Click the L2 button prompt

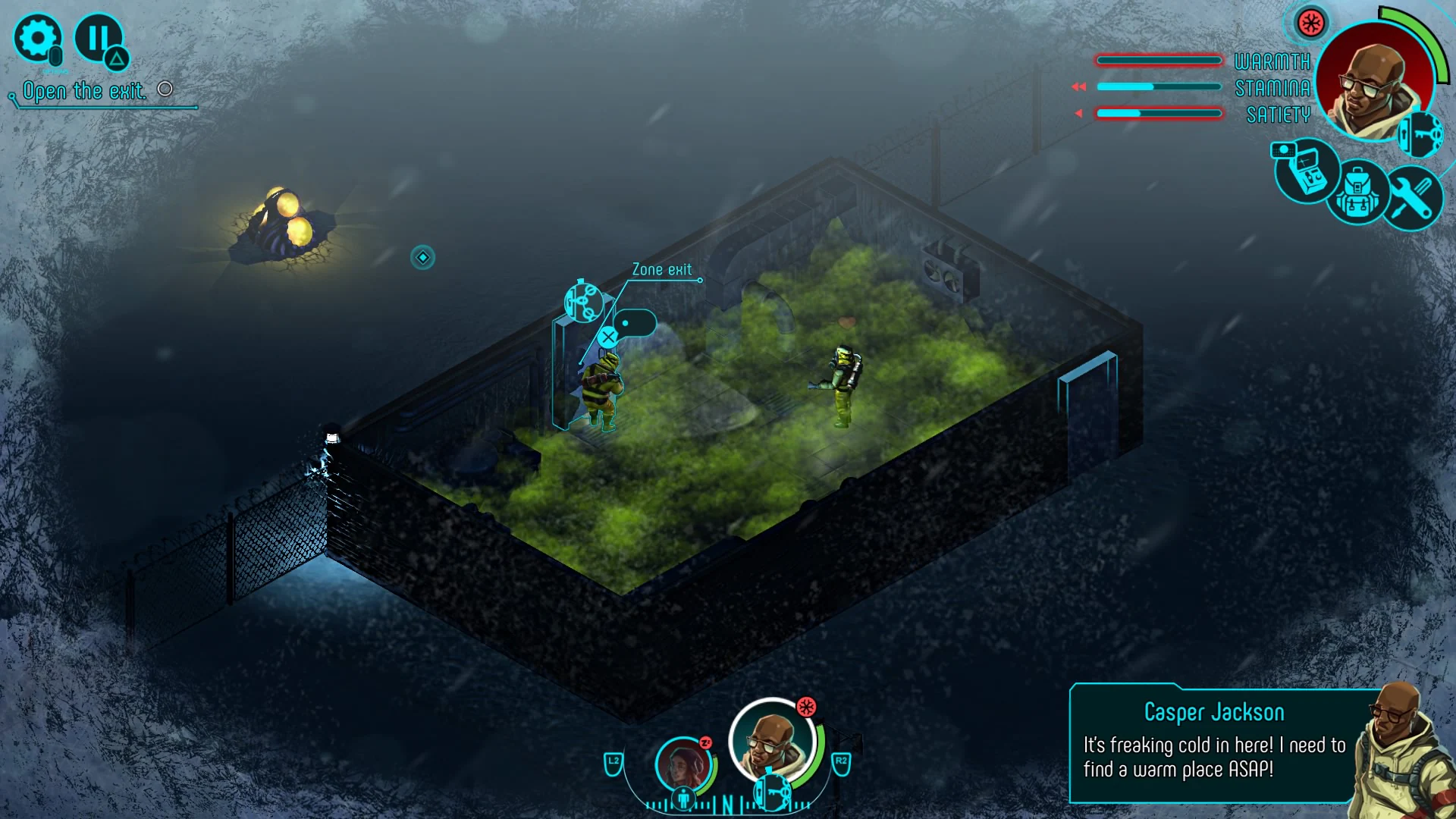tap(613, 764)
